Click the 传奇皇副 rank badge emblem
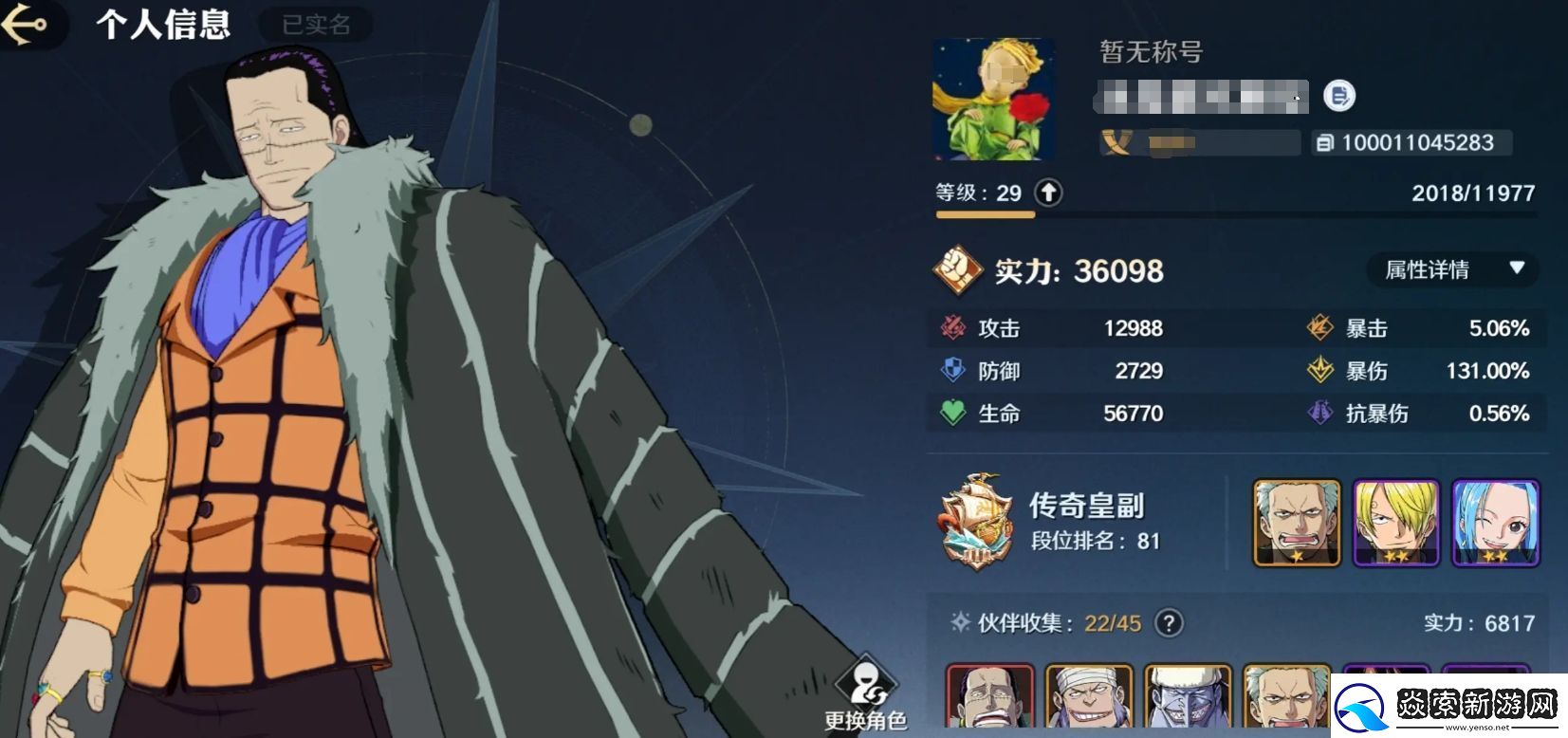Viewport: 1568px width, 738px height. pos(977,519)
